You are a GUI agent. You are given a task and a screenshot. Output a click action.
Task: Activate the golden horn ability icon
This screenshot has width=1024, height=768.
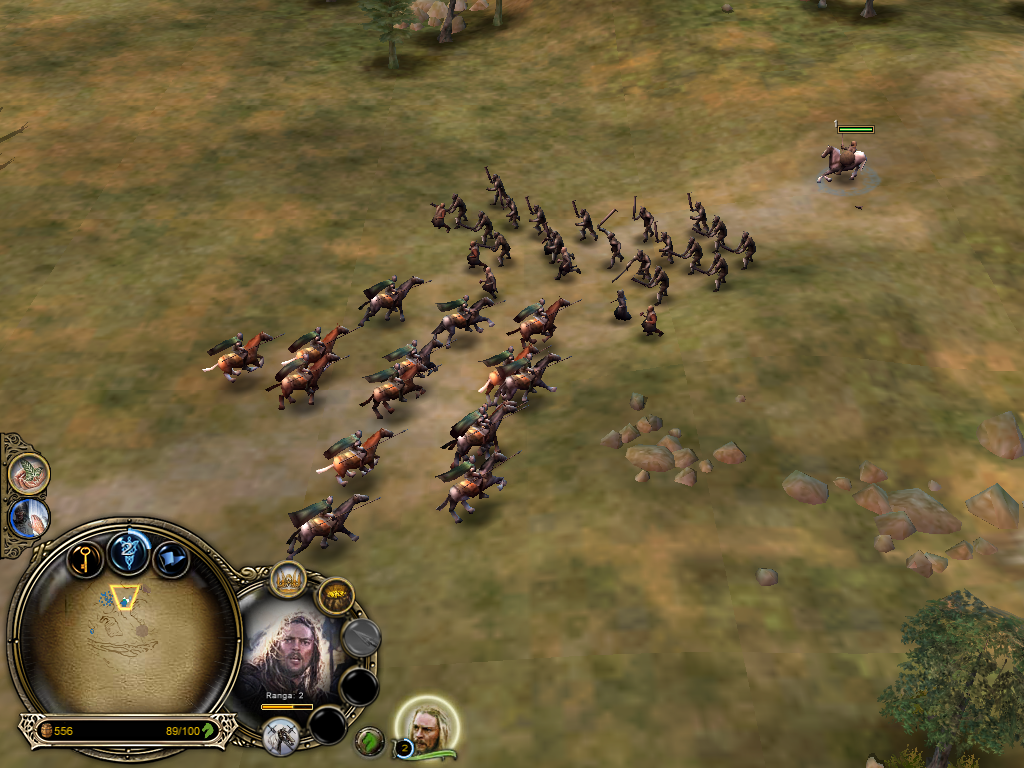click(x=336, y=597)
